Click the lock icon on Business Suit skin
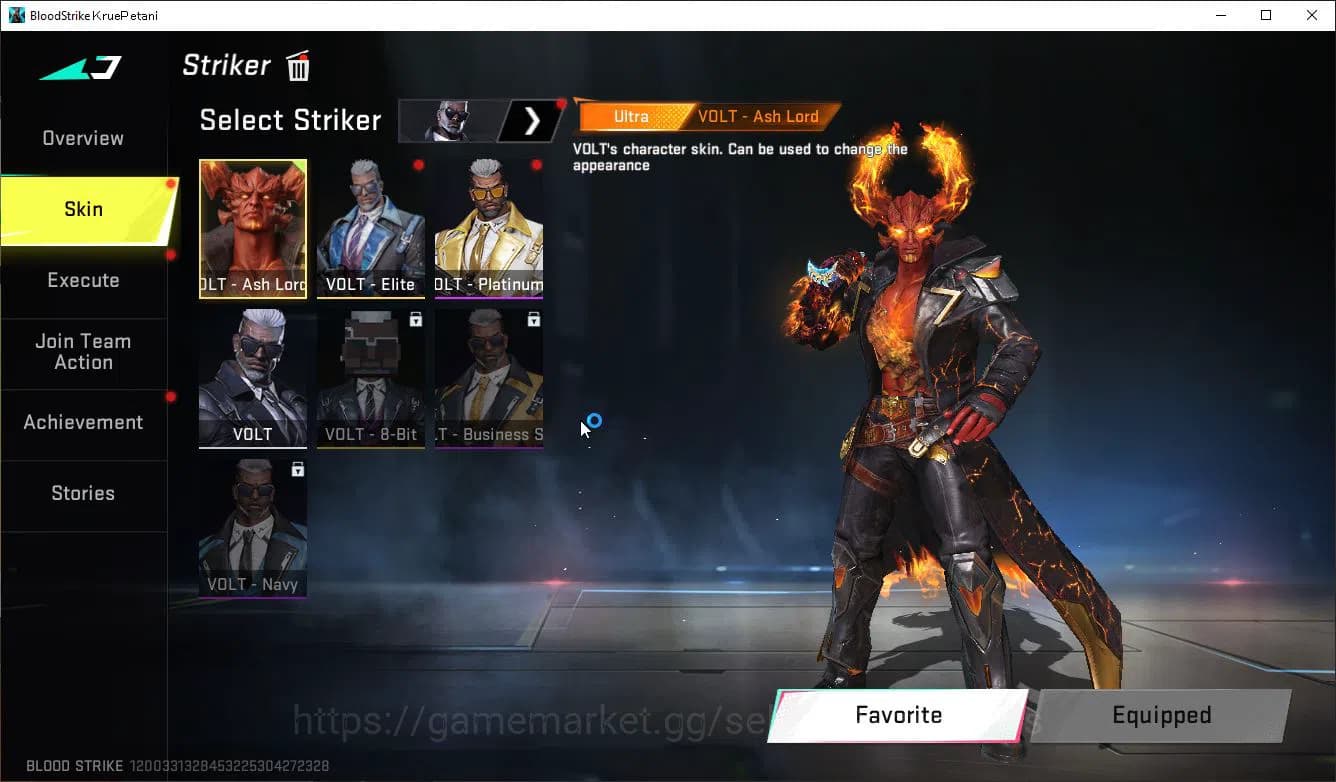Screen dimensions: 1336x782 (534, 318)
